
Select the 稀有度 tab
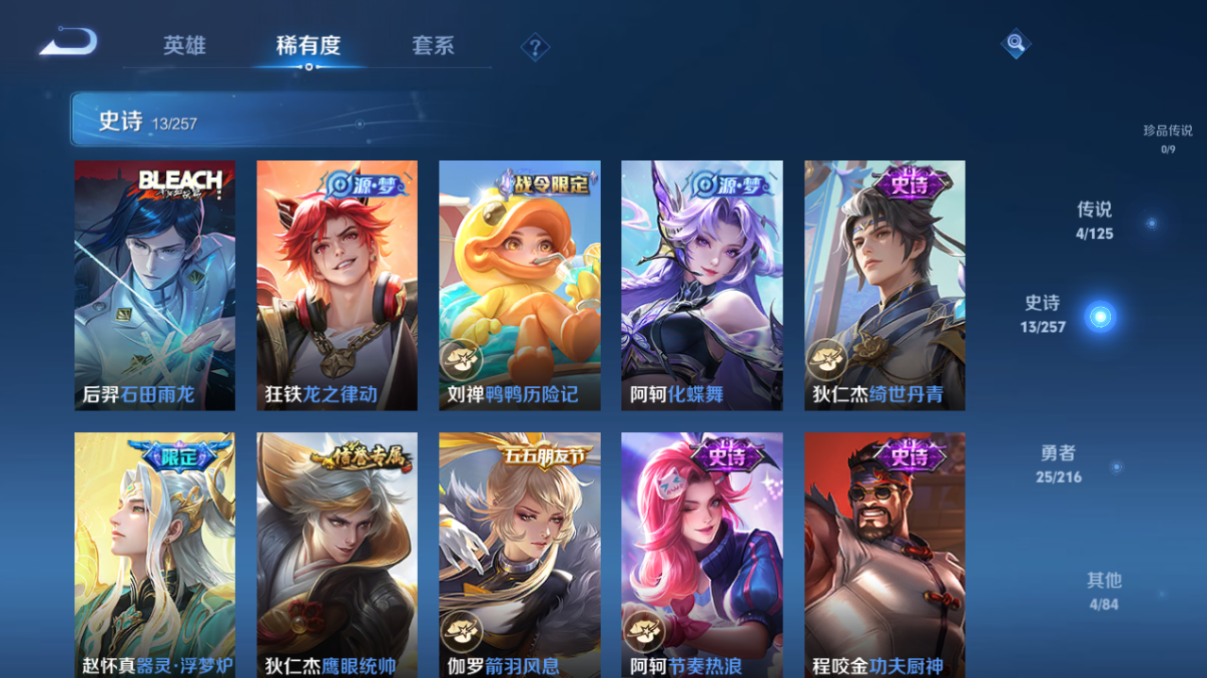(308, 45)
